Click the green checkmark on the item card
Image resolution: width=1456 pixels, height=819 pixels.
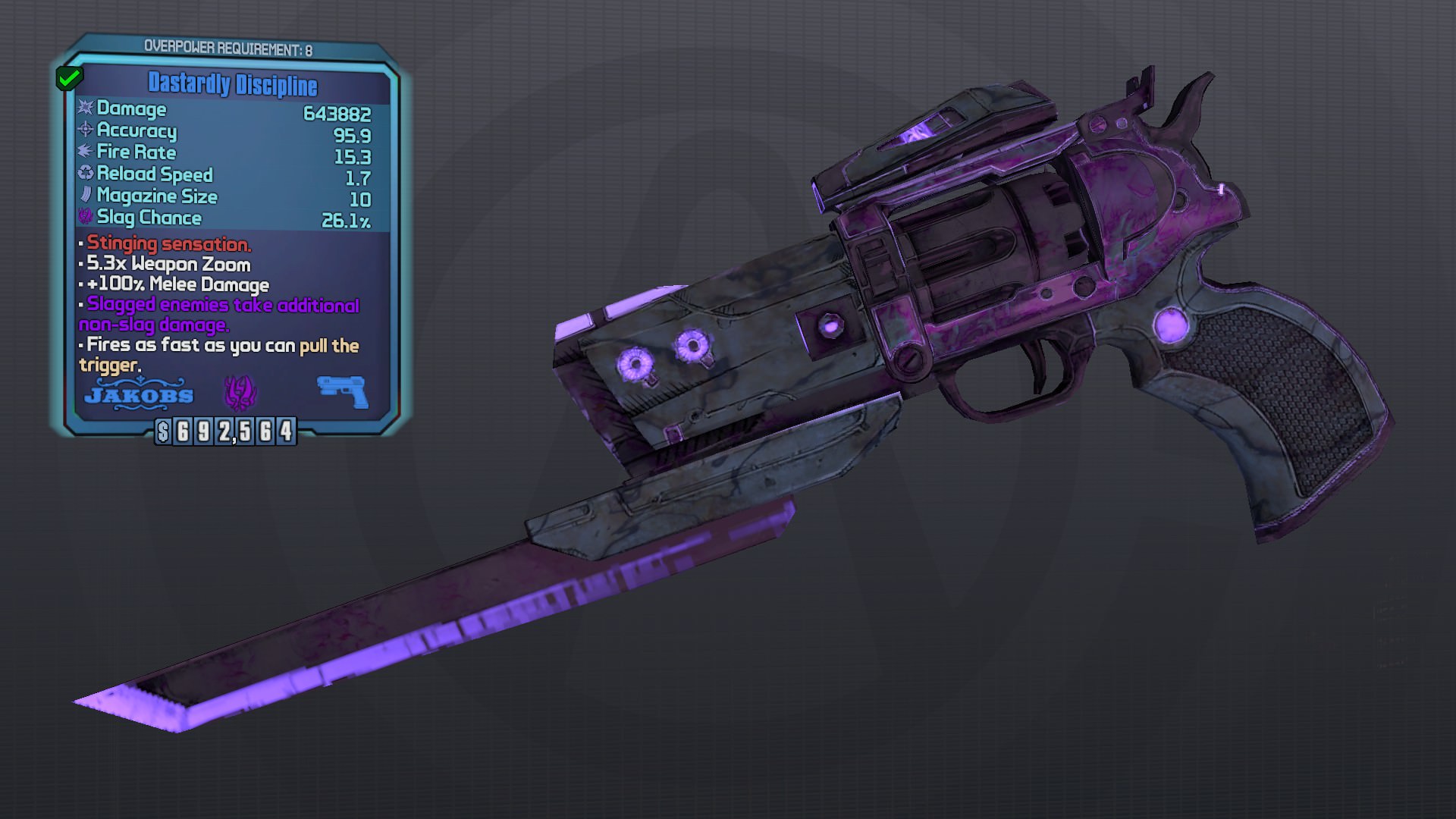(x=69, y=77)
